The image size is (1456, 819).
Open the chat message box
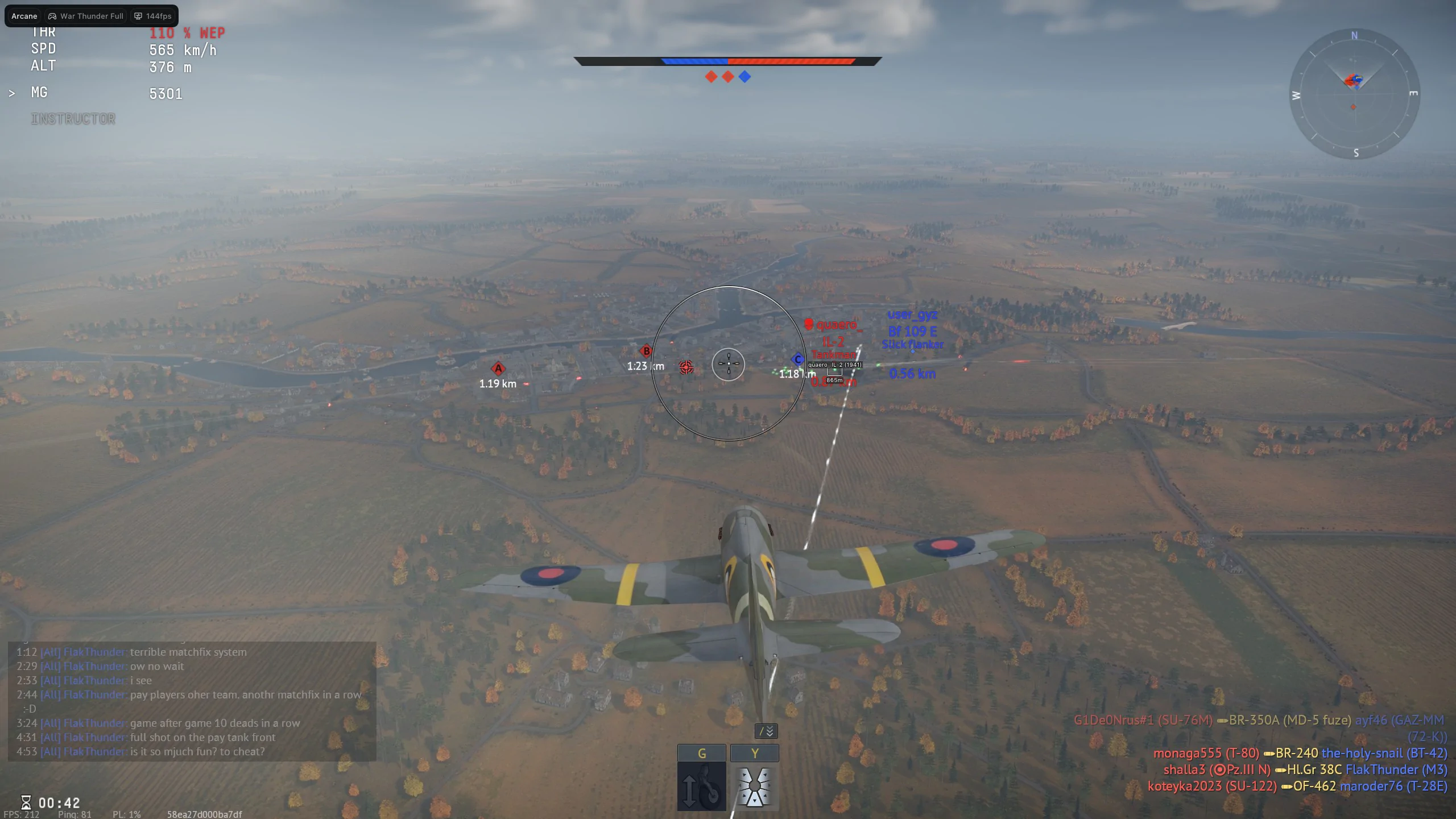(x=192, y=701)
